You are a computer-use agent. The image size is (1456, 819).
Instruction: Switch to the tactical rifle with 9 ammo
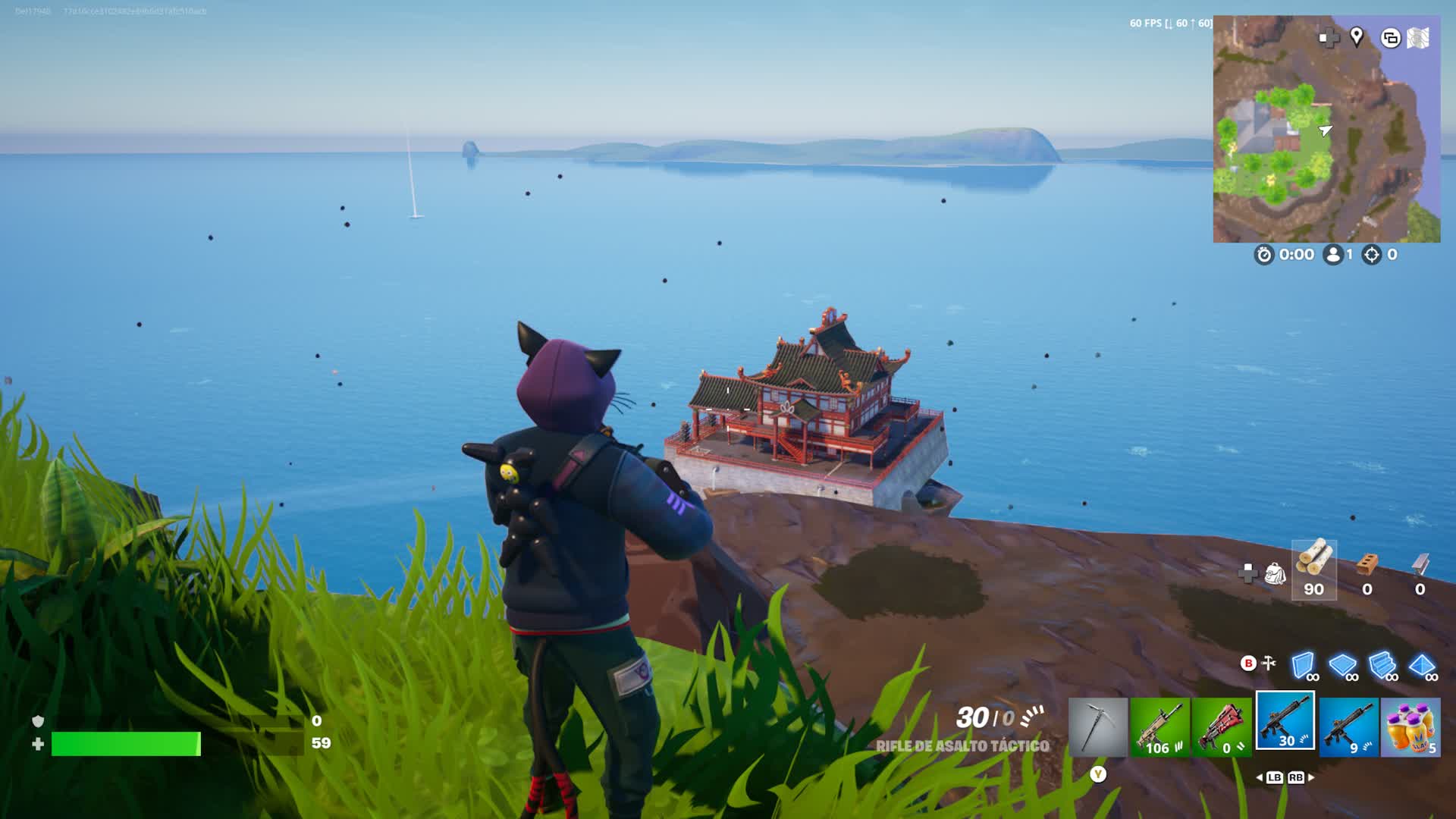[x=1348, y=727]
